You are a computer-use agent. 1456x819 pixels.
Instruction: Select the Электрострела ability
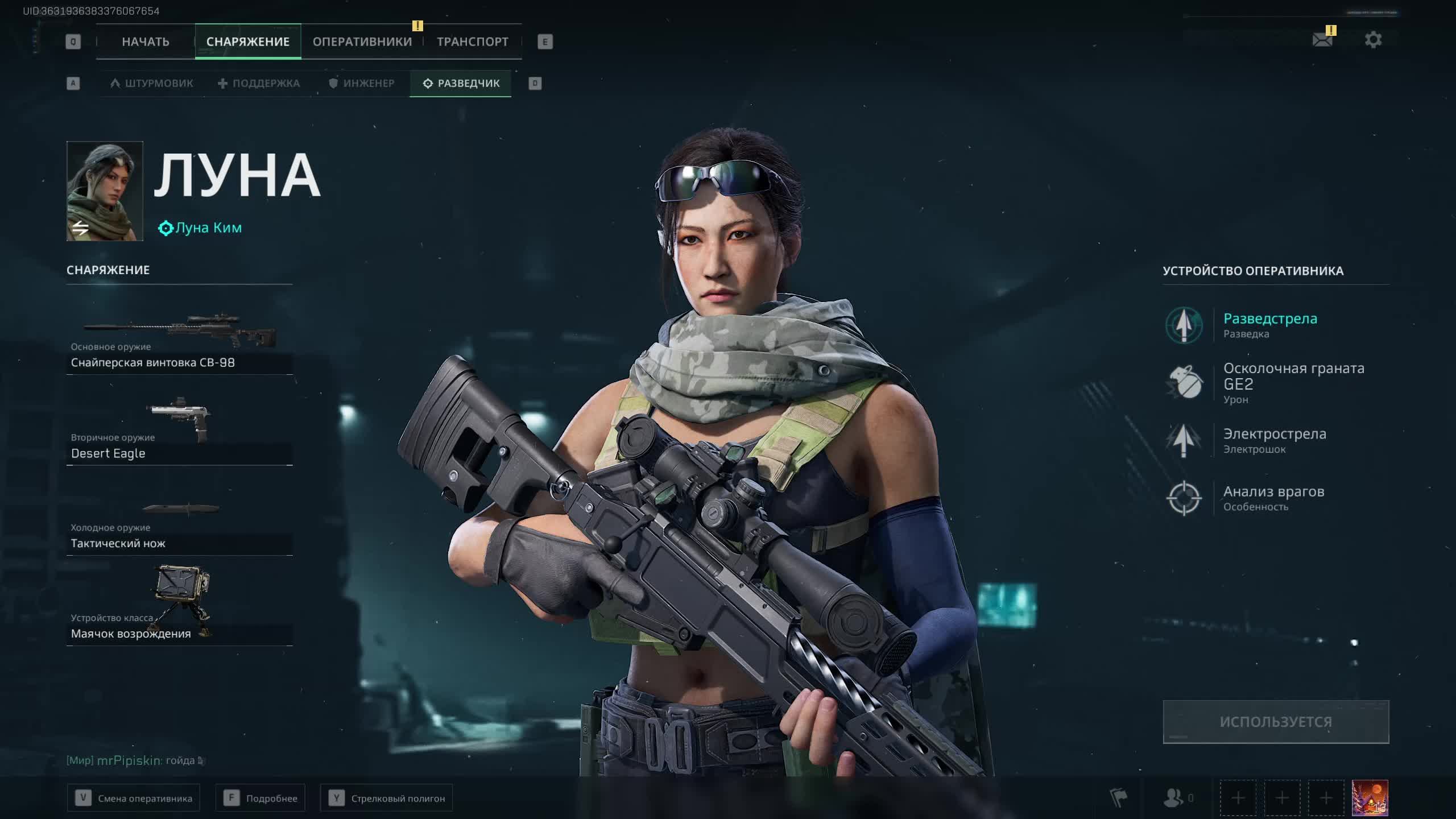click(x=1274, y=440)
